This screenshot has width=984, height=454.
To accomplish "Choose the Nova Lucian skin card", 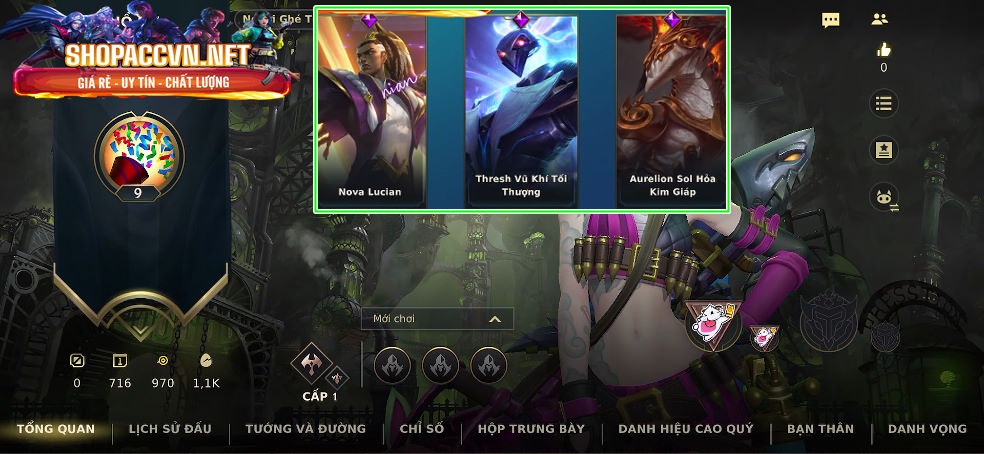I will (x=371, y=110).
